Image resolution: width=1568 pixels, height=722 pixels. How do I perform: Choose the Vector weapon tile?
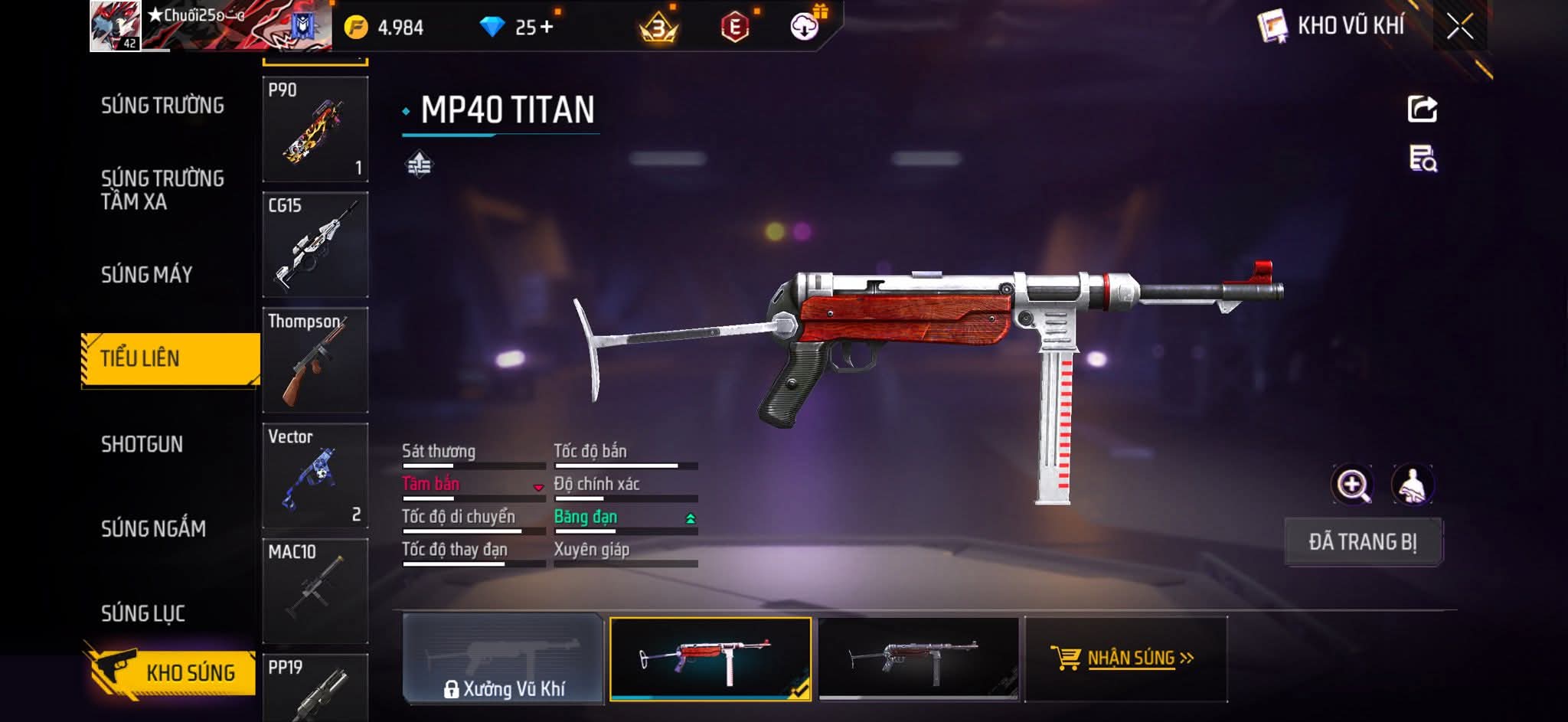(315, 475)
